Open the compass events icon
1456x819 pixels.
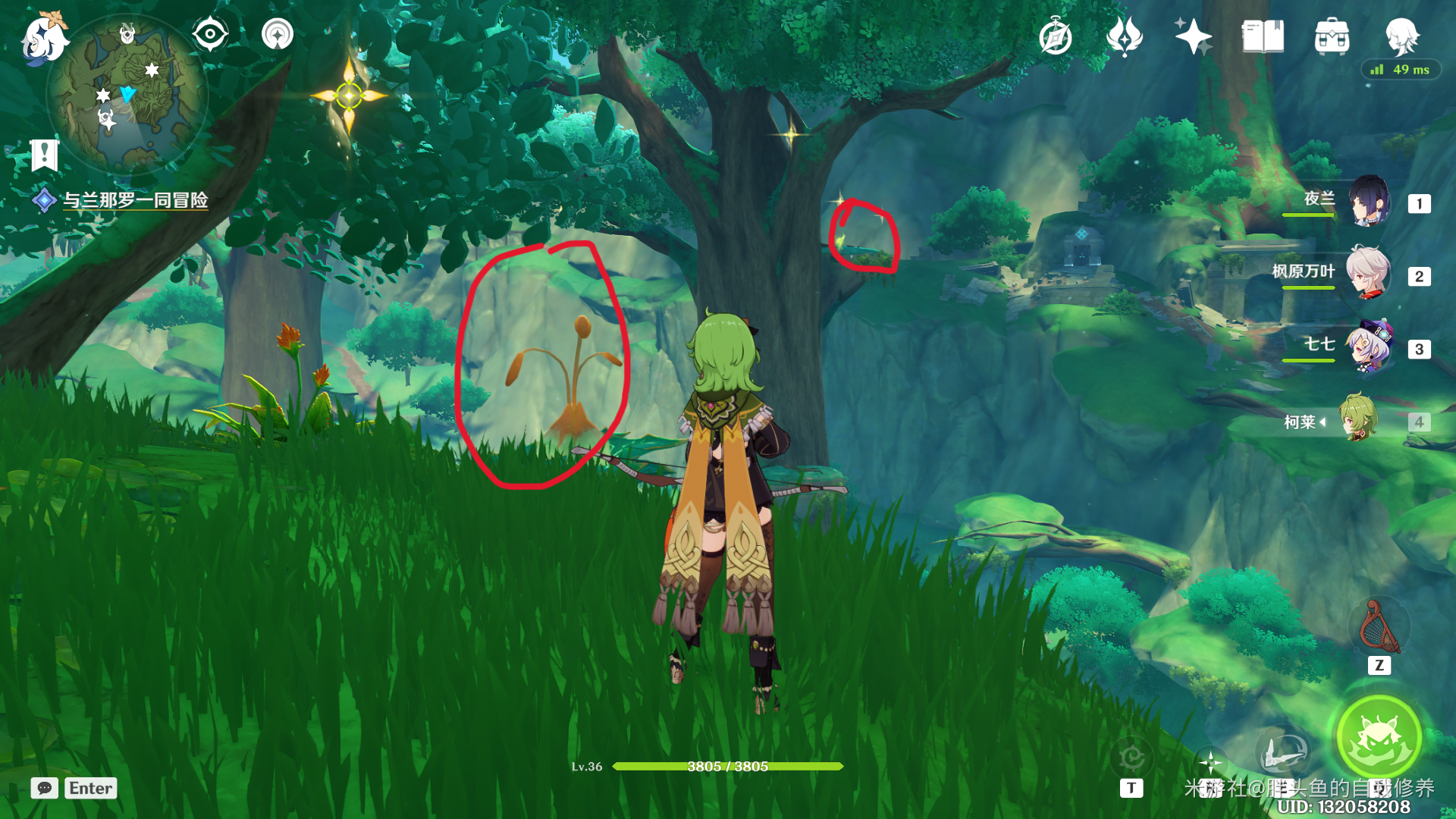1056,37
